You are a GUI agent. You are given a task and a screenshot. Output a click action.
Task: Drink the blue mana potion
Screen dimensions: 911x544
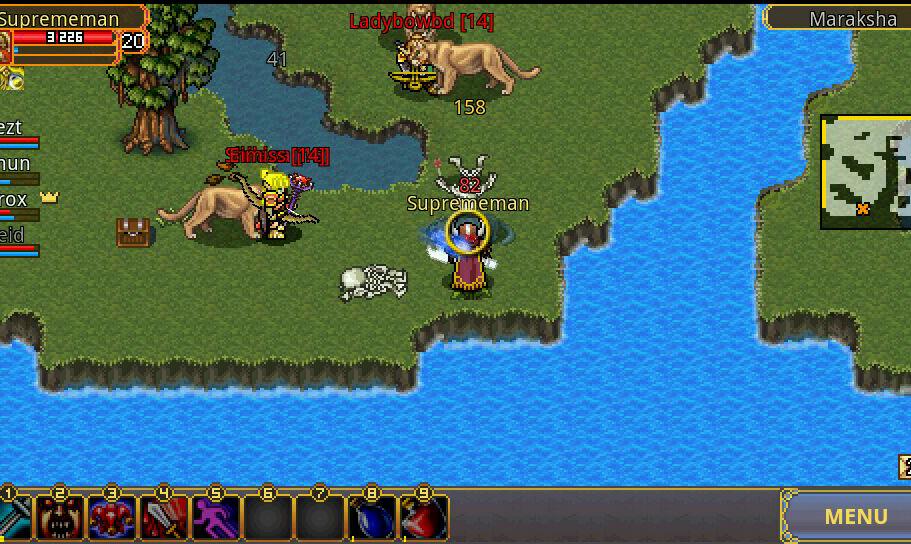tap(371, 518)
